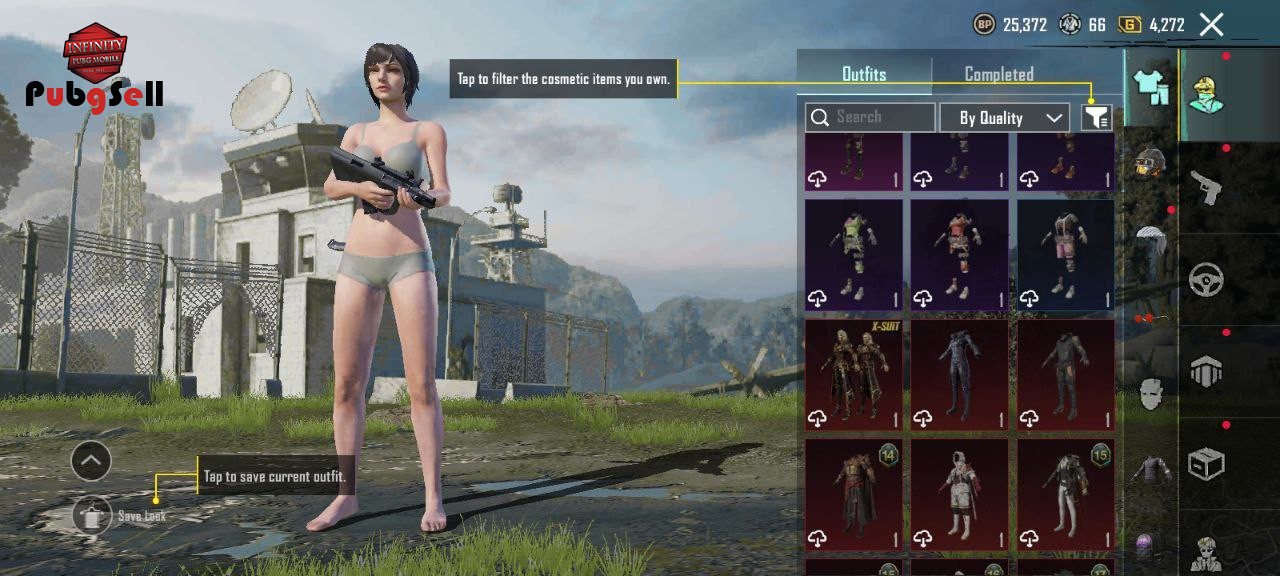Show the face mask subcategory
The height and width of the screenshot is (576, 1280).
(1151, 393)
